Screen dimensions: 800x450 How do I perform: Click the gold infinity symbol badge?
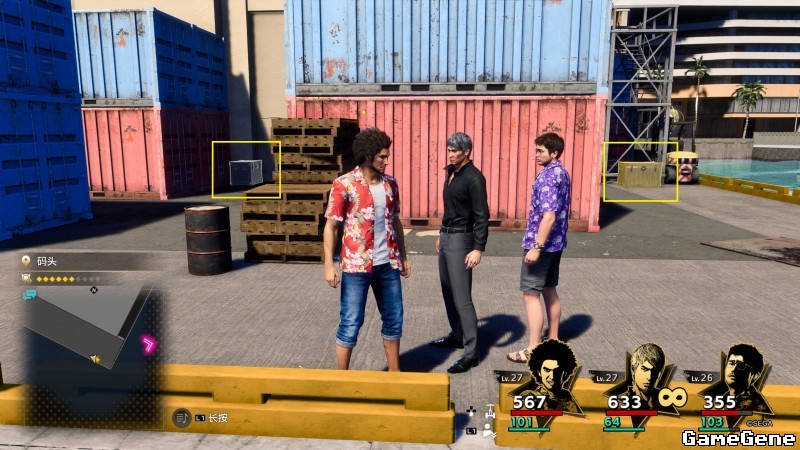[672, 399]
